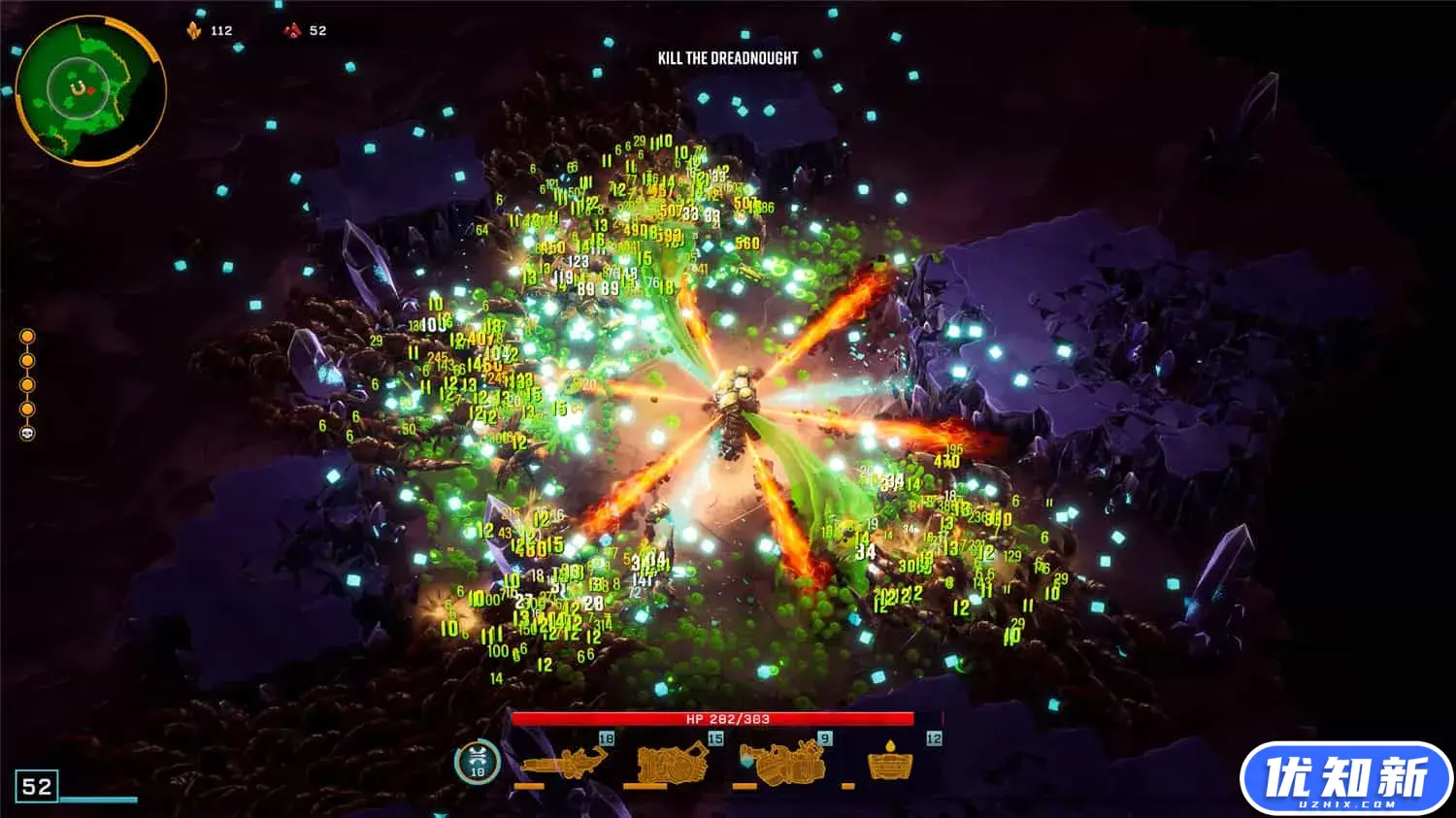Click the player level 52 box
Image resolution: width=1456 pixels, height=818 pixels.
37,786
